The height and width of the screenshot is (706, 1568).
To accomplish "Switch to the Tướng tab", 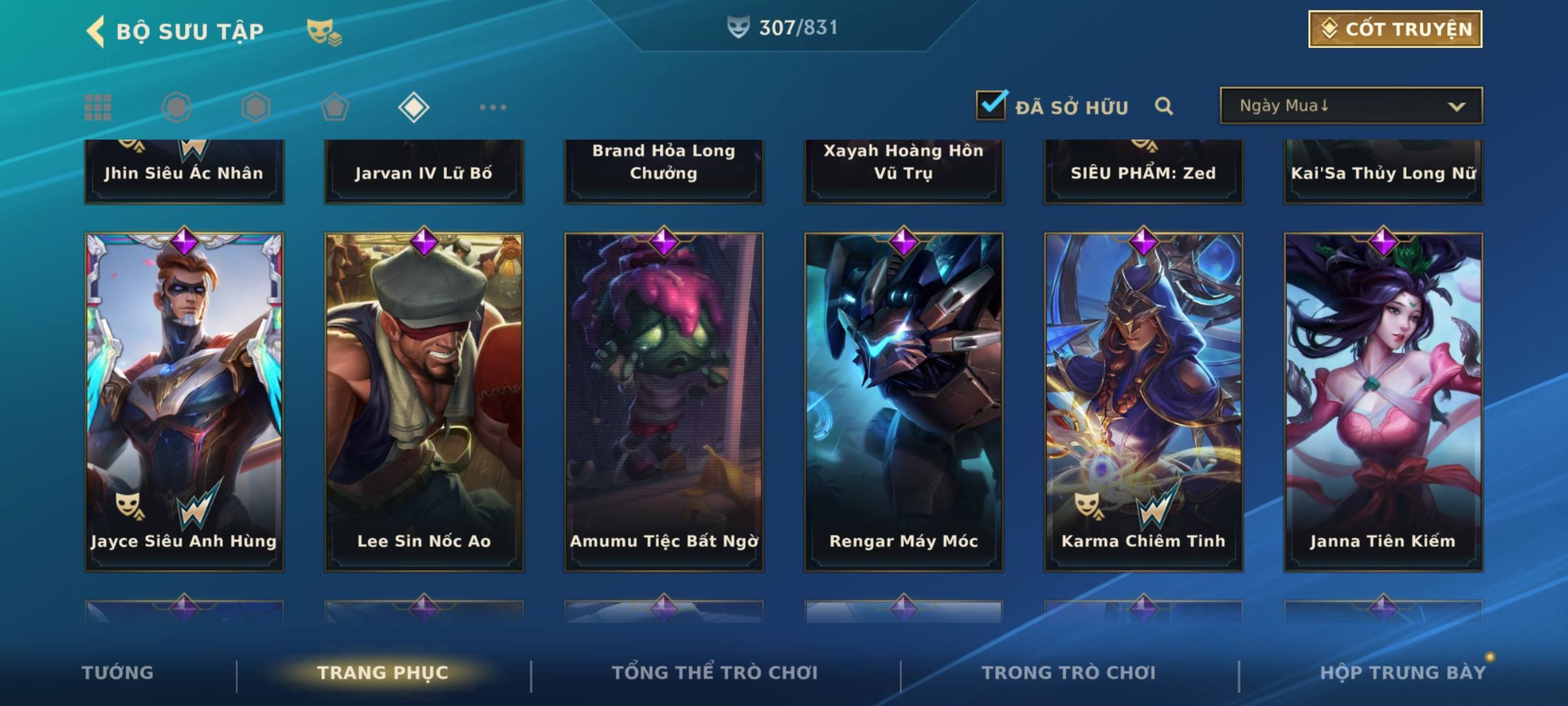I will tap(118, 673).
